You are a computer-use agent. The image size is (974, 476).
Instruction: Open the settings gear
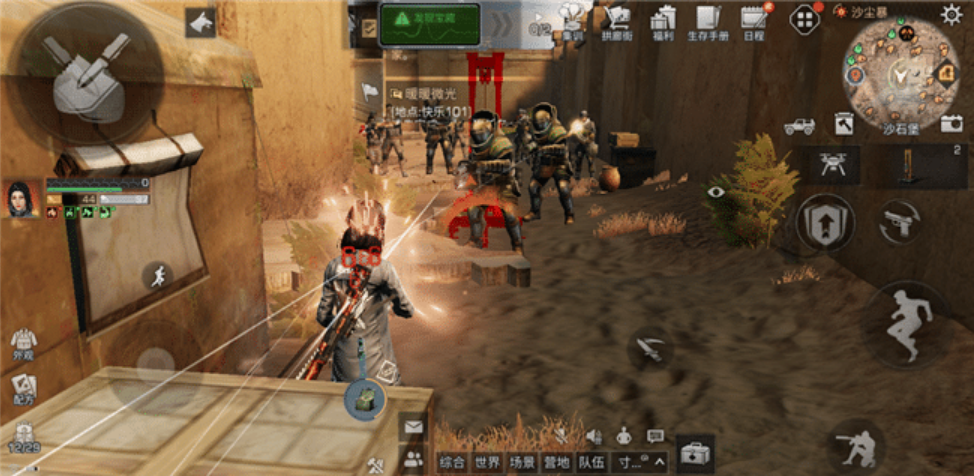tap(951, 14)
